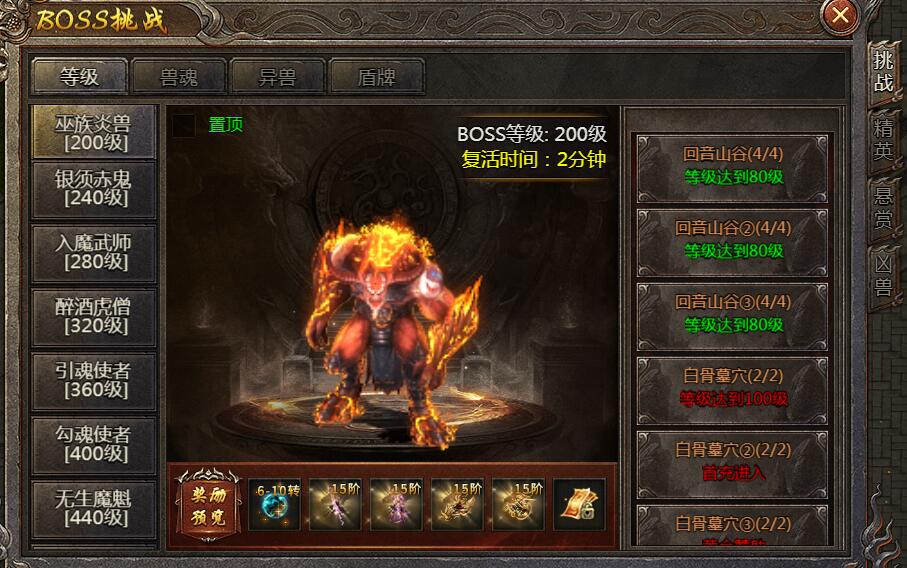Close the BOSS挑战 window
Image resolution: width=907 pixels, height=568 pixels.
[841, 15]
